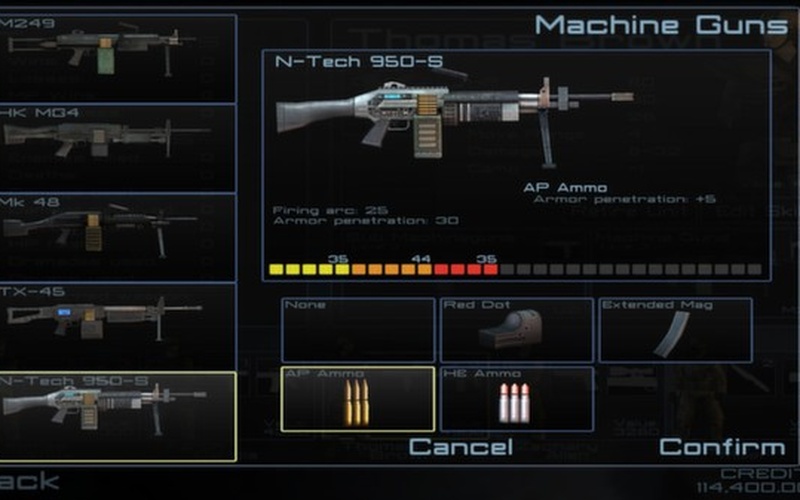This screenshot has width=800, height=500.
Task: Choose the AP Ammo option
Action: click(x=357, y=399)
